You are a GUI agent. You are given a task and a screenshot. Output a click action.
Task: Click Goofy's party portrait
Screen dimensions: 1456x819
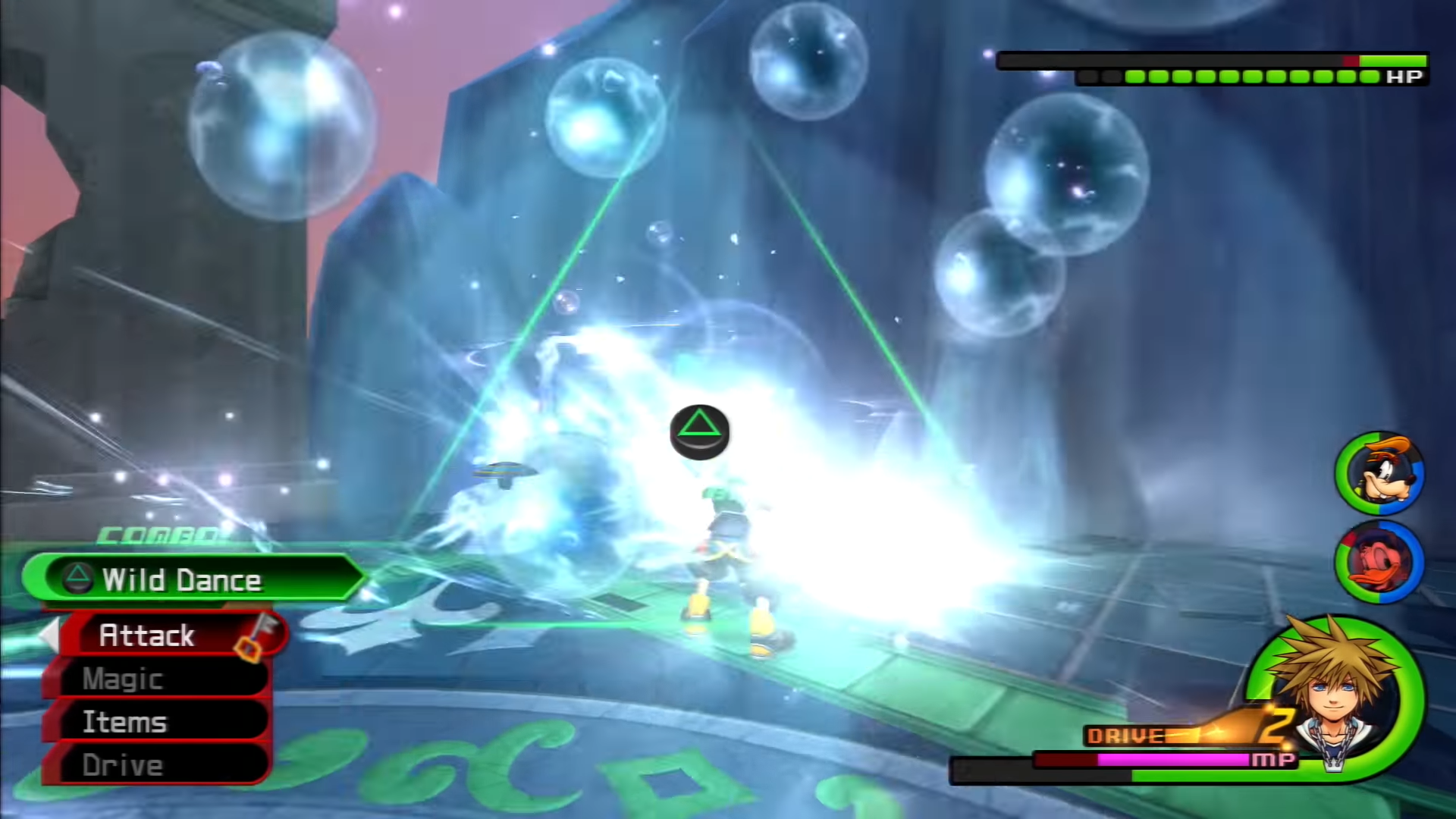pyautogui.click(x=1379, y=474)
